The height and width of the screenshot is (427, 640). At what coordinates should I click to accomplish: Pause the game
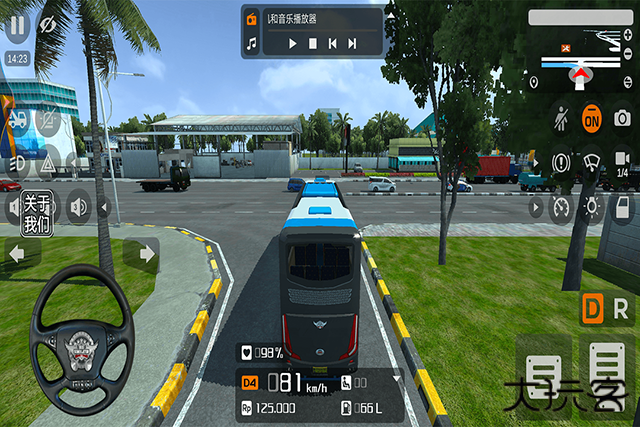[x=17, y=23]
